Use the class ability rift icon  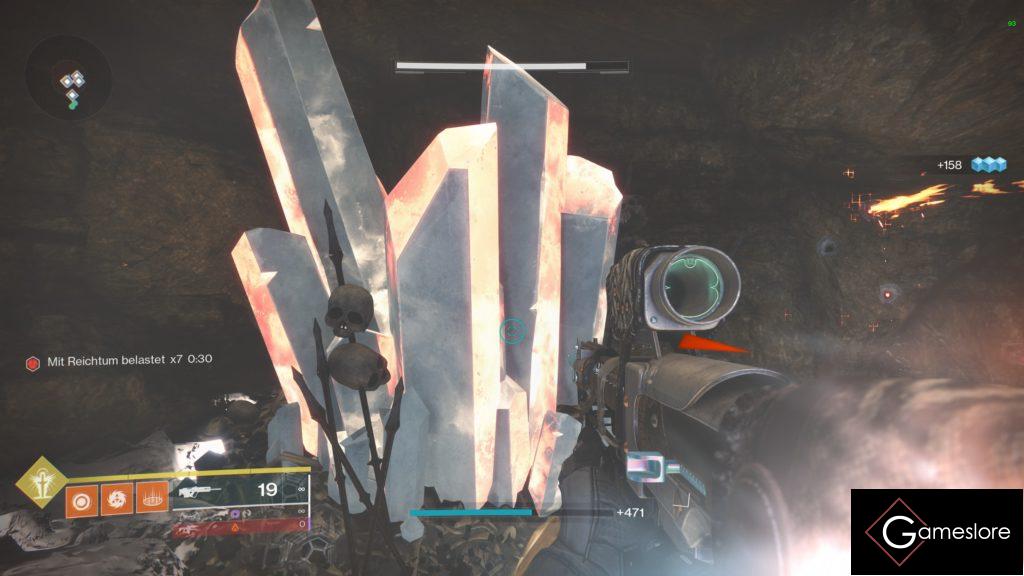(x=151, y=497)
